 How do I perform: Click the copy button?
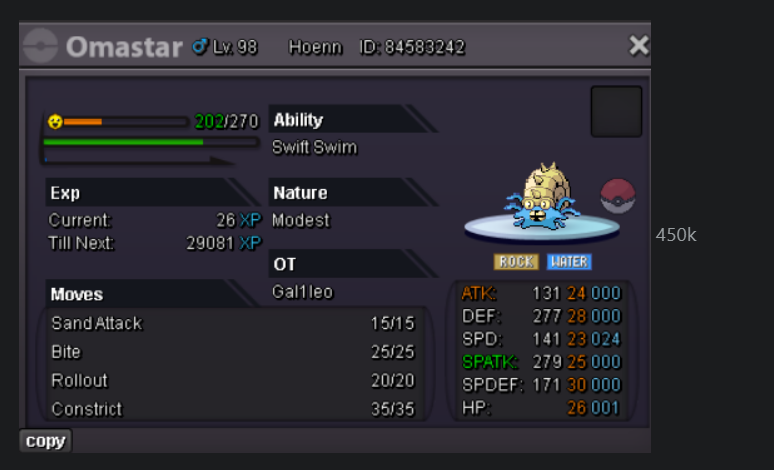45,441
